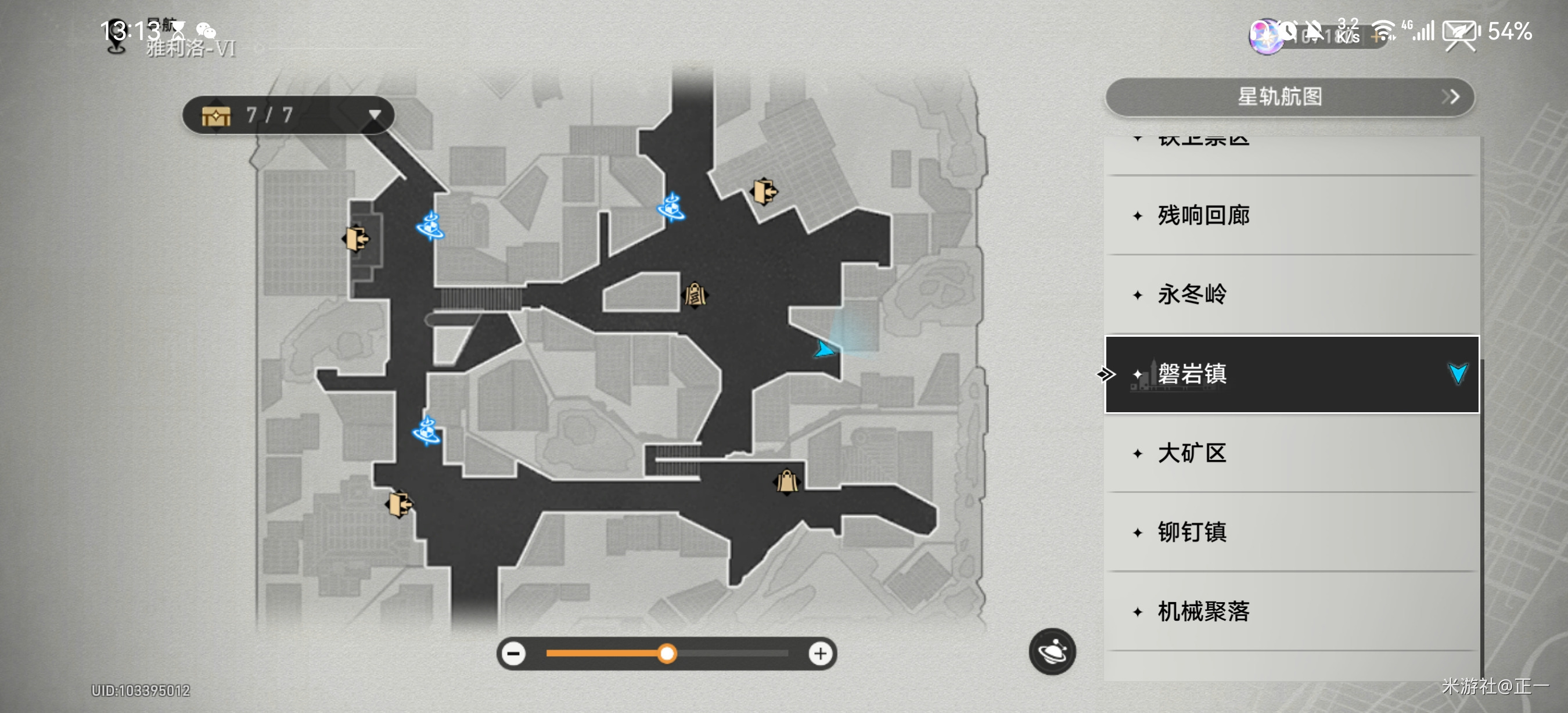Viewport: 1568px width, 713px height.
Task: Switch the map to 大矿区
Action: coord(1290,453)
